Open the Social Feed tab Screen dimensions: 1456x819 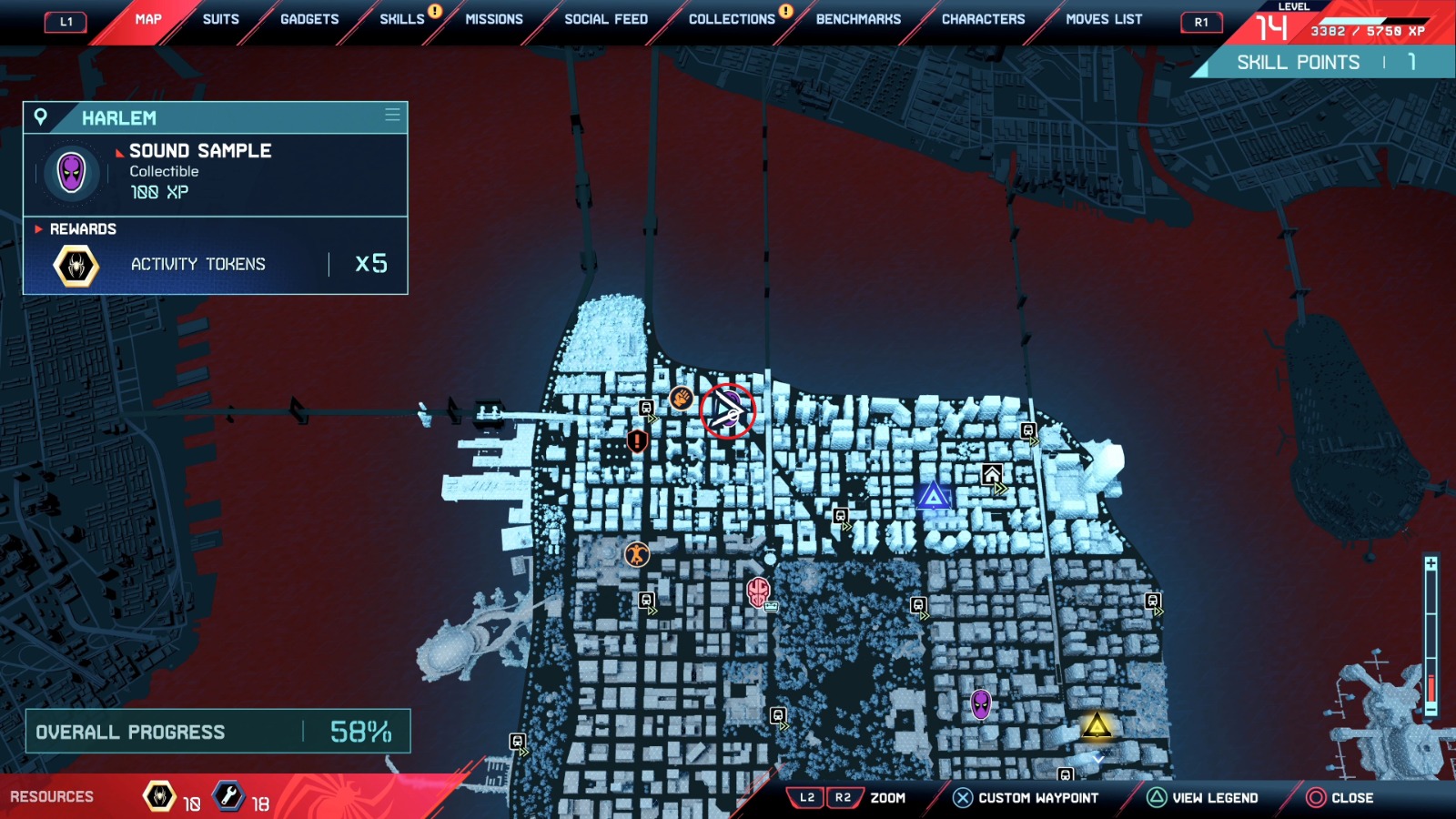606,19
